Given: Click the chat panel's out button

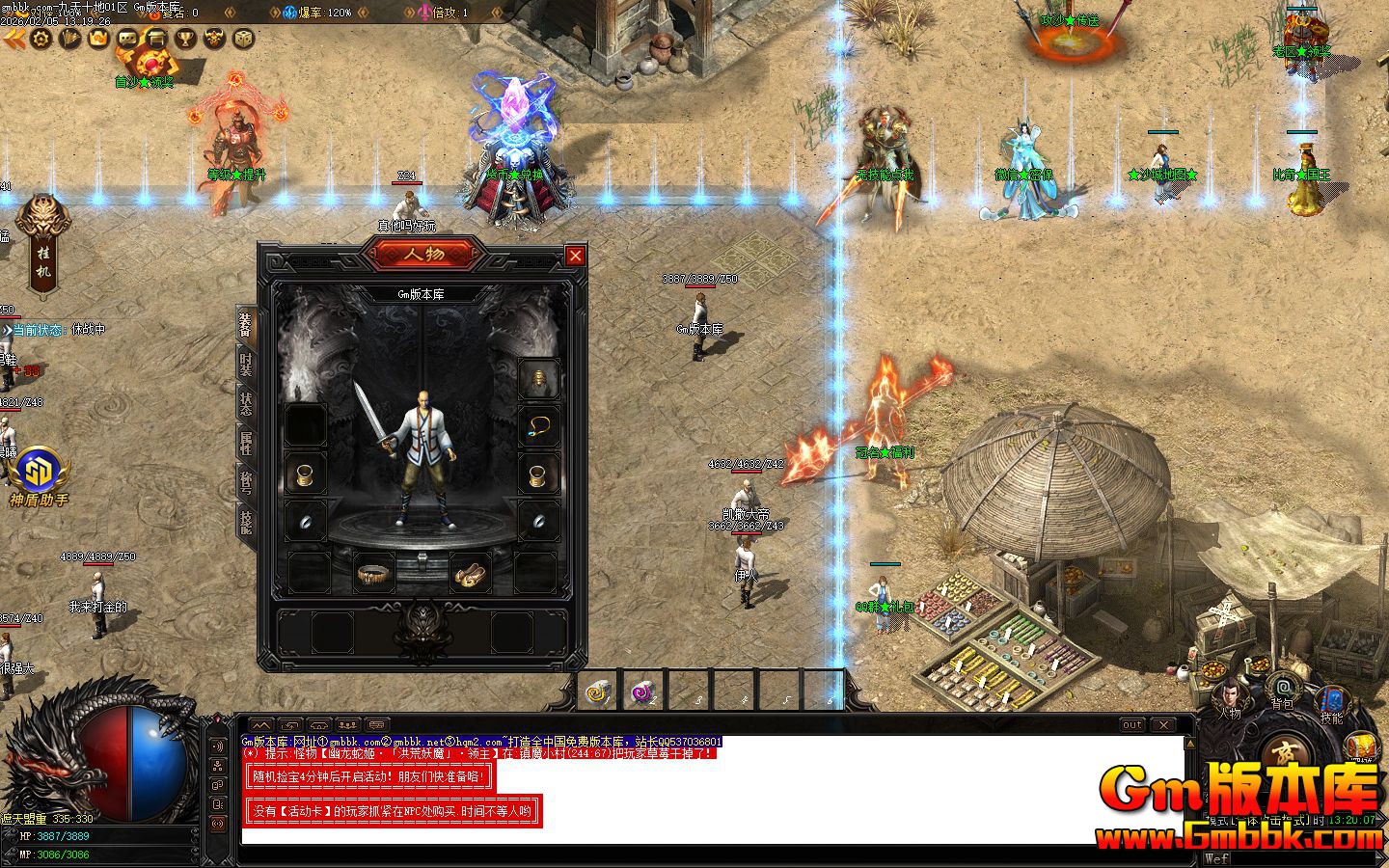Looking at the screenshot, I should 1131,724.
